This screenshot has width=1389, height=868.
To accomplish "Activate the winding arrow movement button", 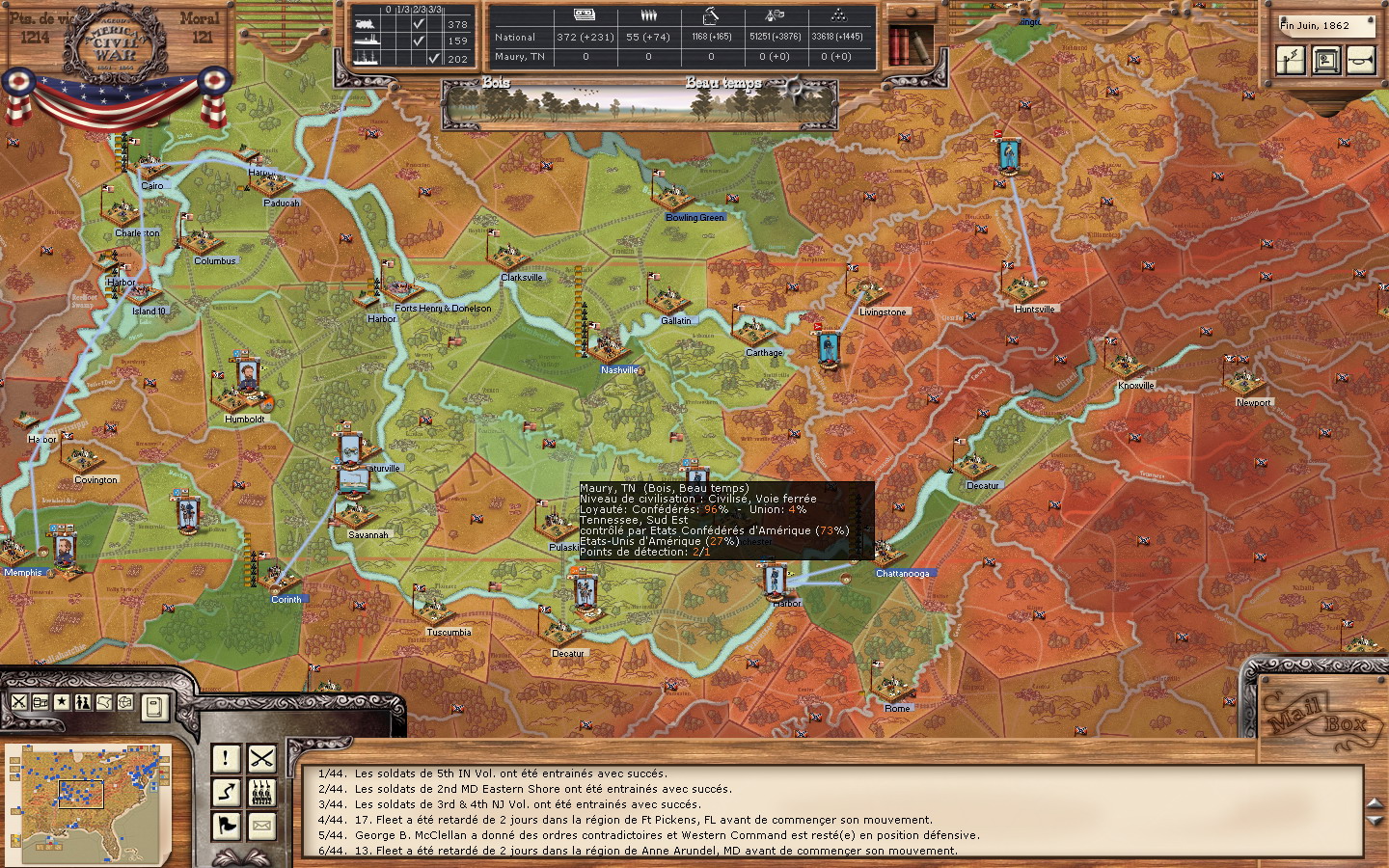I will 226,792.
